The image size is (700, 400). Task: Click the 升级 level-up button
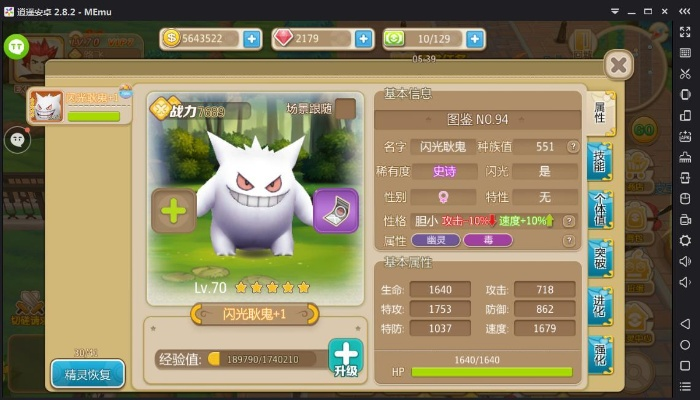click(x=345, y=358)
